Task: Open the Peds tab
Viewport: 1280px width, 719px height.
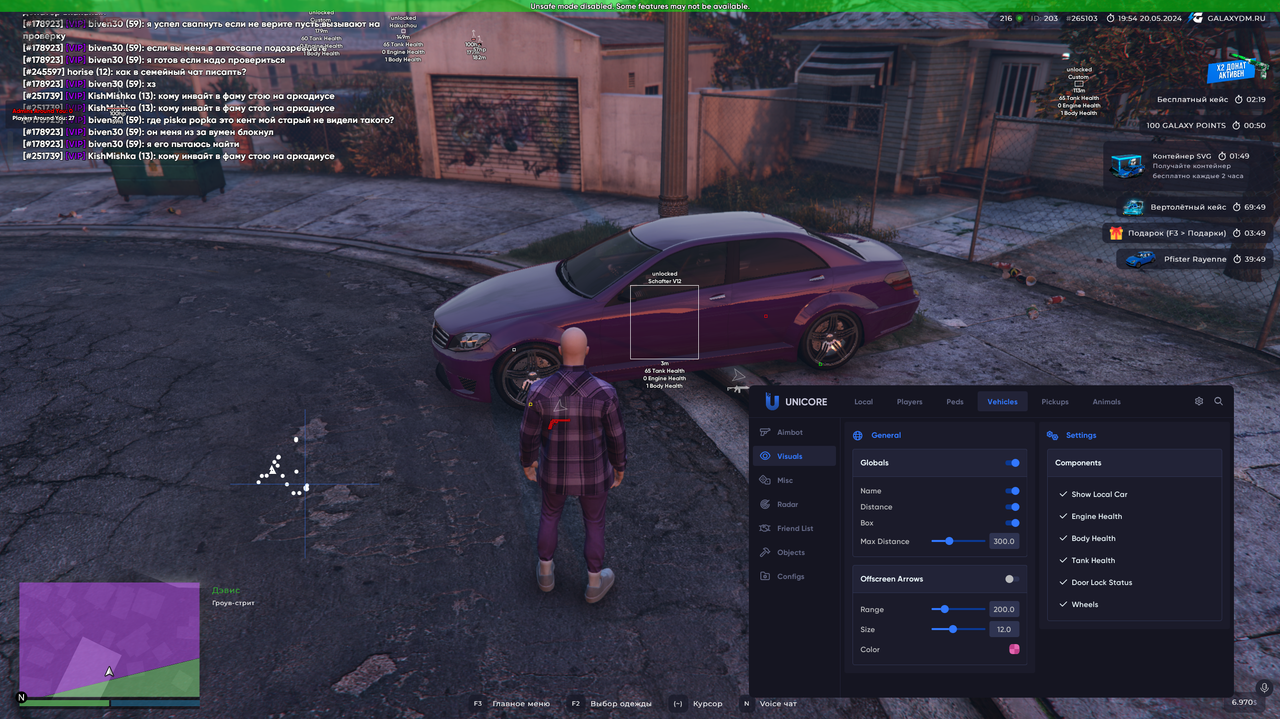Action: coord(955,402)
